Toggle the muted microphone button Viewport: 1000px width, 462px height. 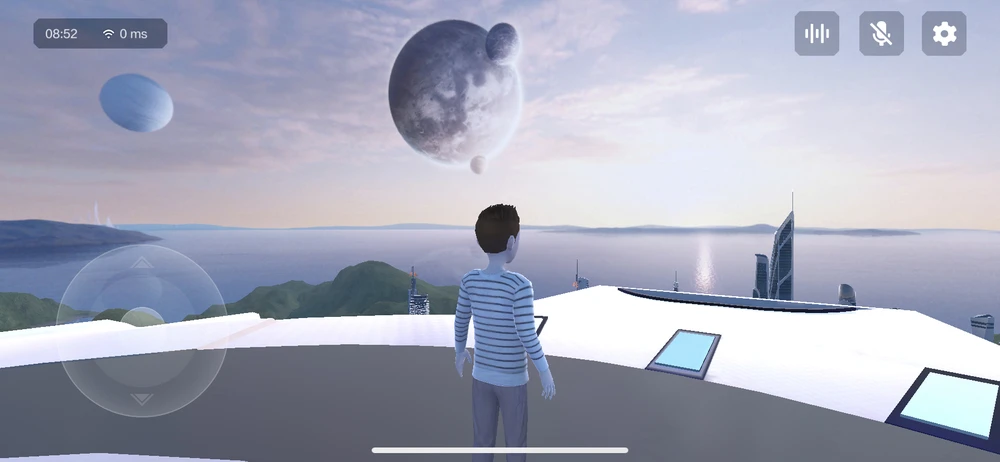881,34
